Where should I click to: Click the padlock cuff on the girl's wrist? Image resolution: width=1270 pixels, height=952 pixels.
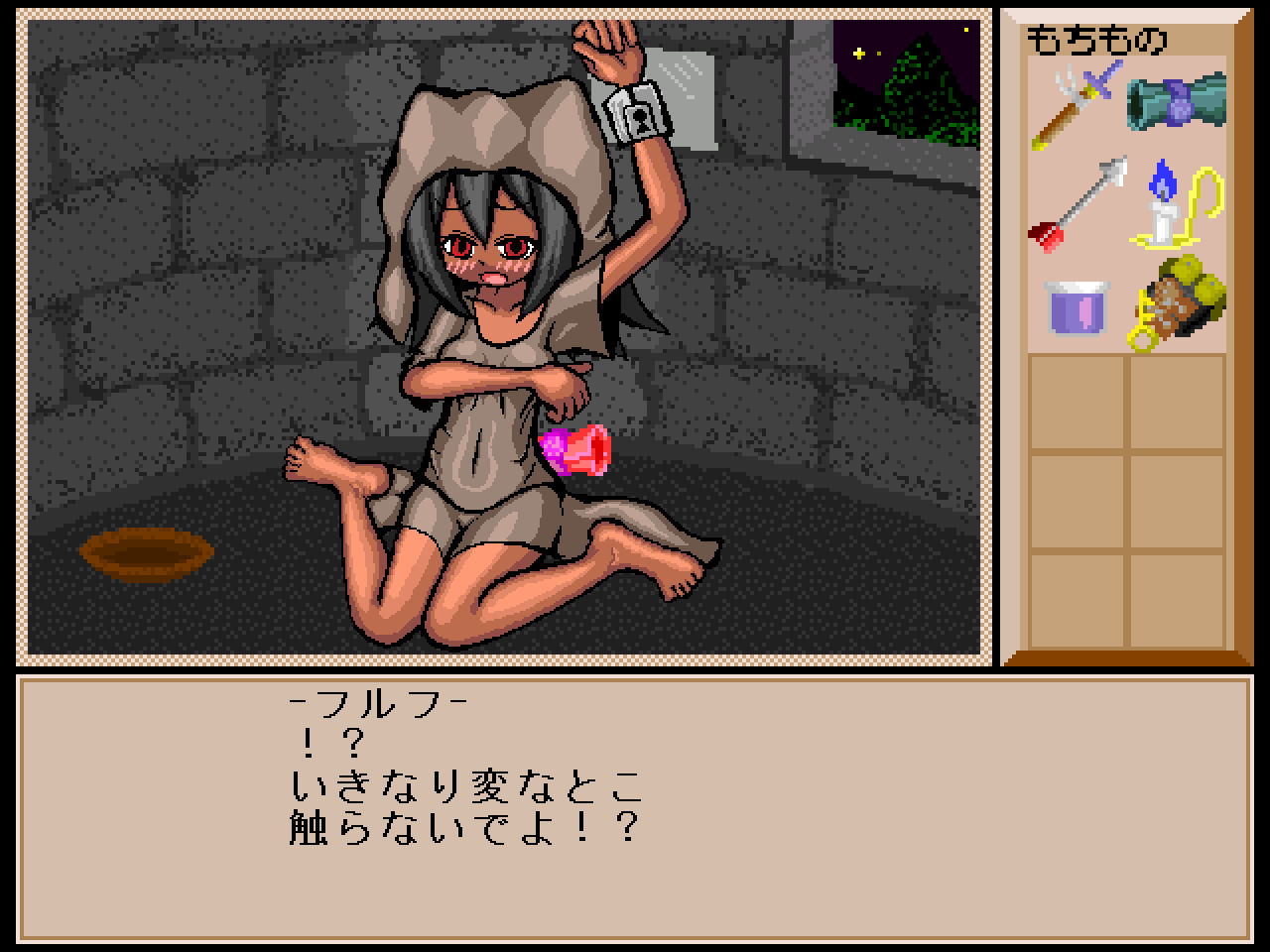click(x=631, y=117)
